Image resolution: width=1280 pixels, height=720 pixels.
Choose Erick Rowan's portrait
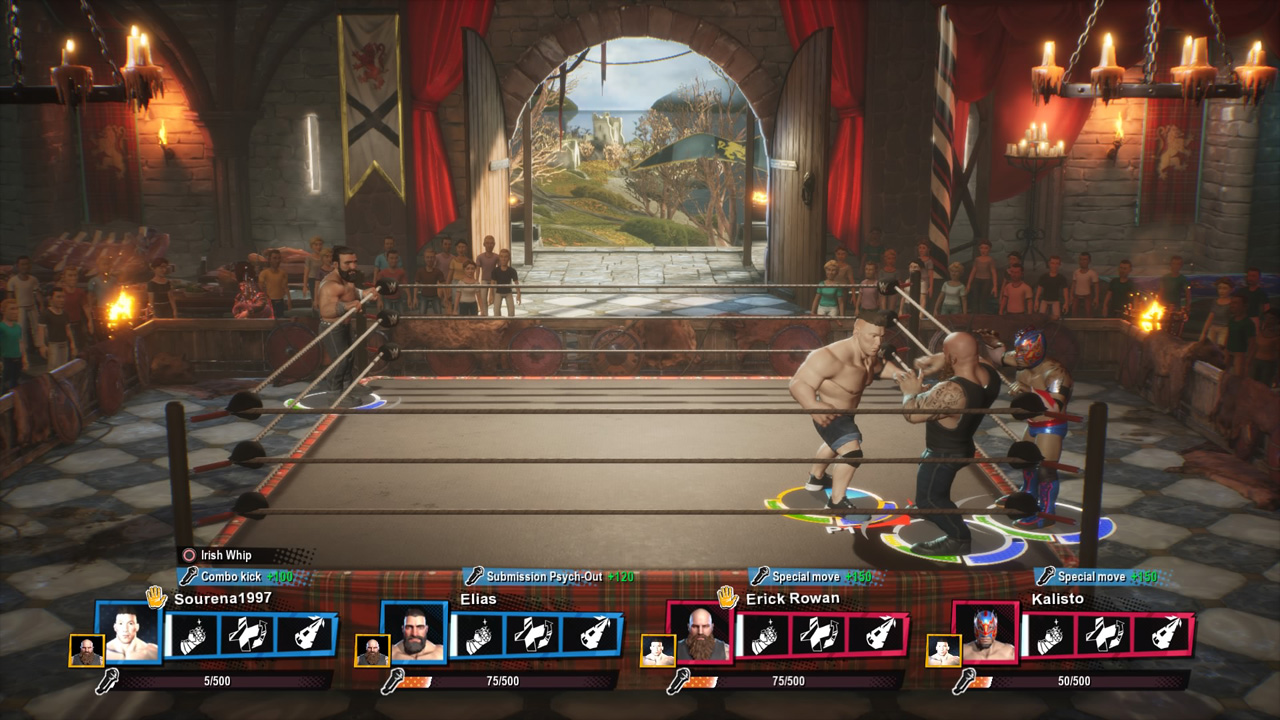(x=700, y=633)
